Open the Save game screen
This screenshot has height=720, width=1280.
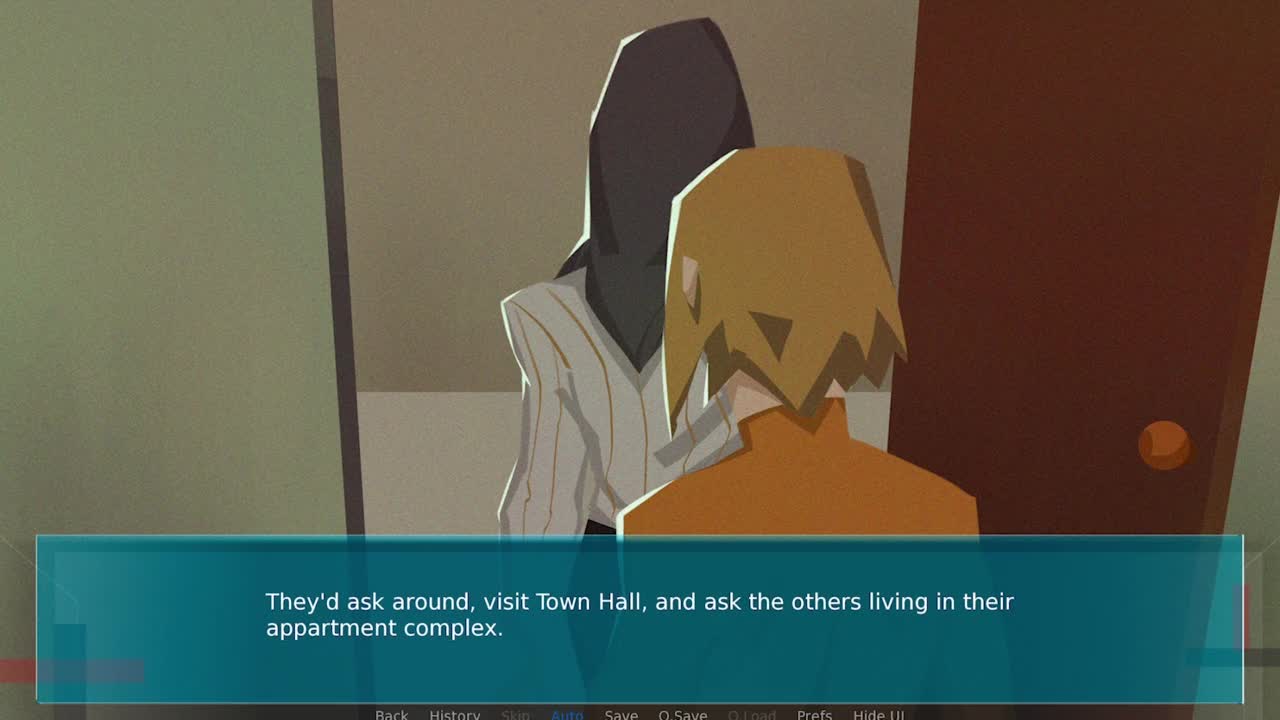[x=621, y=714]
